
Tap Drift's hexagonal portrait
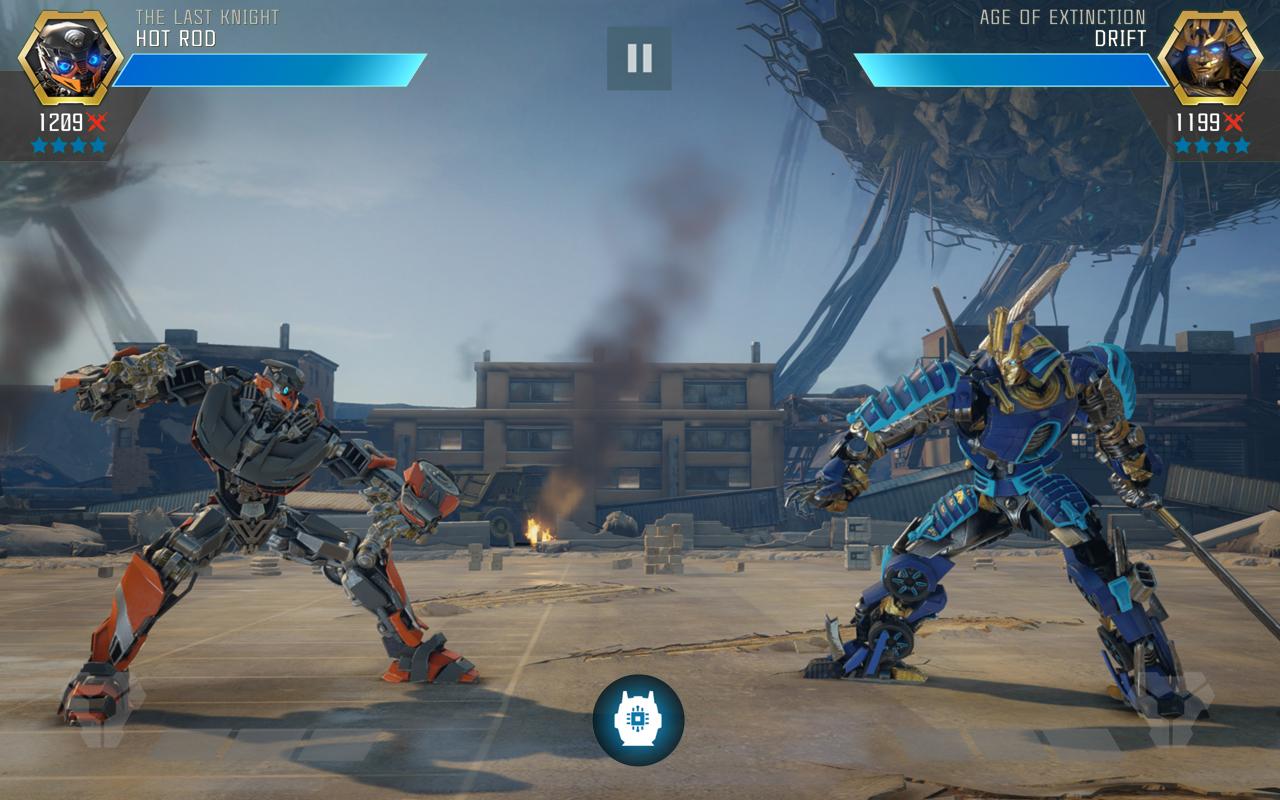click(x=1211, y=58)
